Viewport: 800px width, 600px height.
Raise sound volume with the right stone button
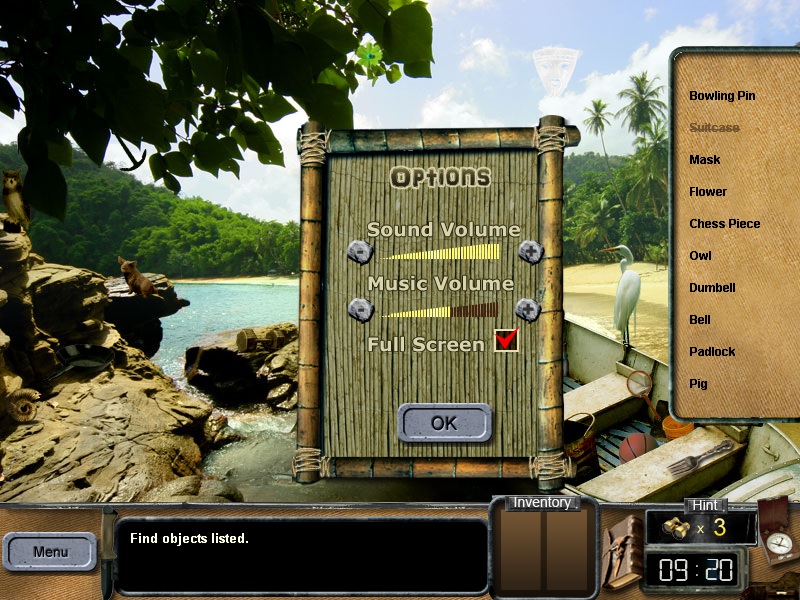(x=531, y=252)
